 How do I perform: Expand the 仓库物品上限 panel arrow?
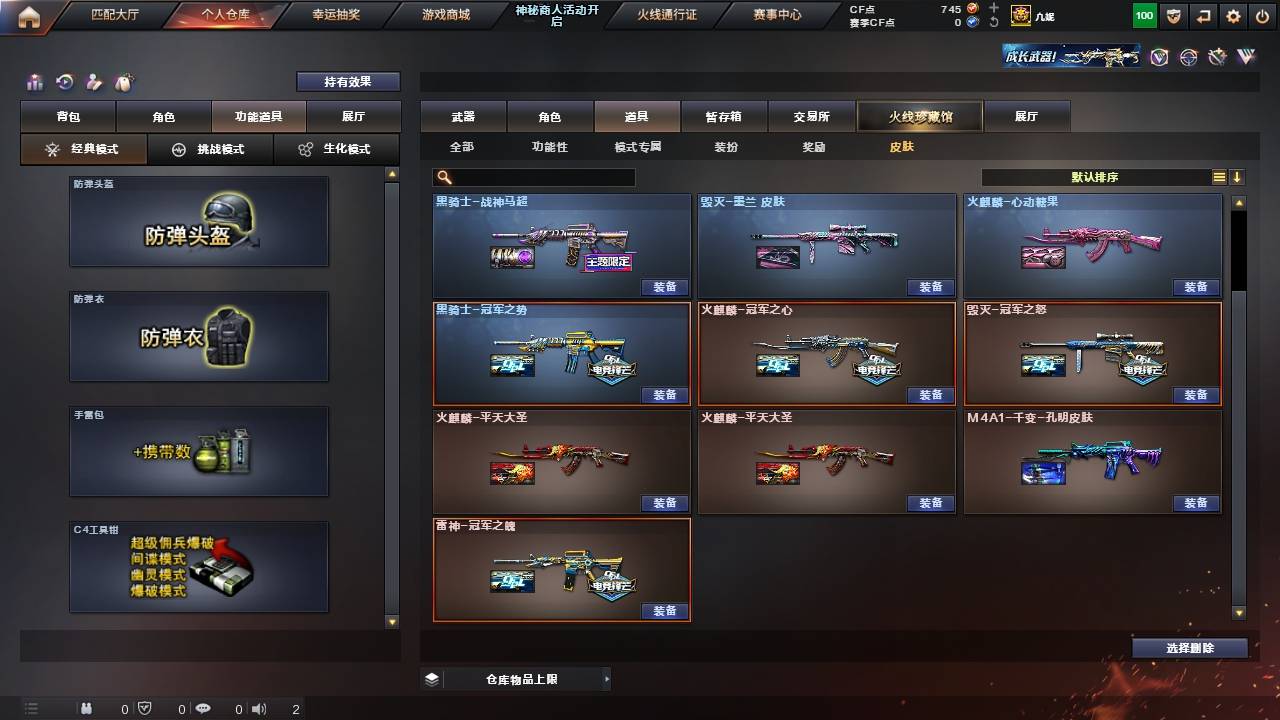608,678
